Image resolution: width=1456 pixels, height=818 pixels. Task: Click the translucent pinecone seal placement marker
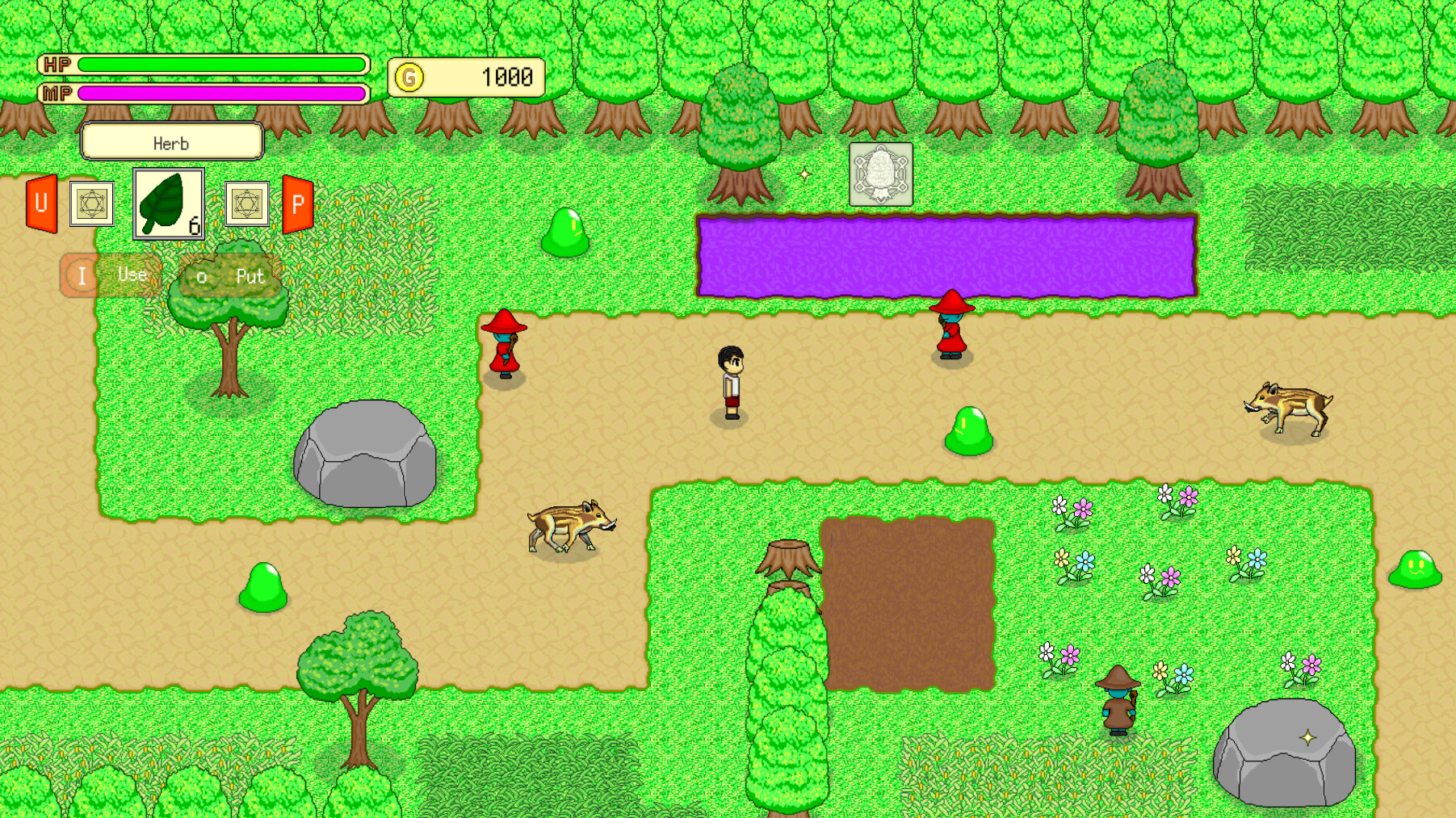[x=880, y=172]
